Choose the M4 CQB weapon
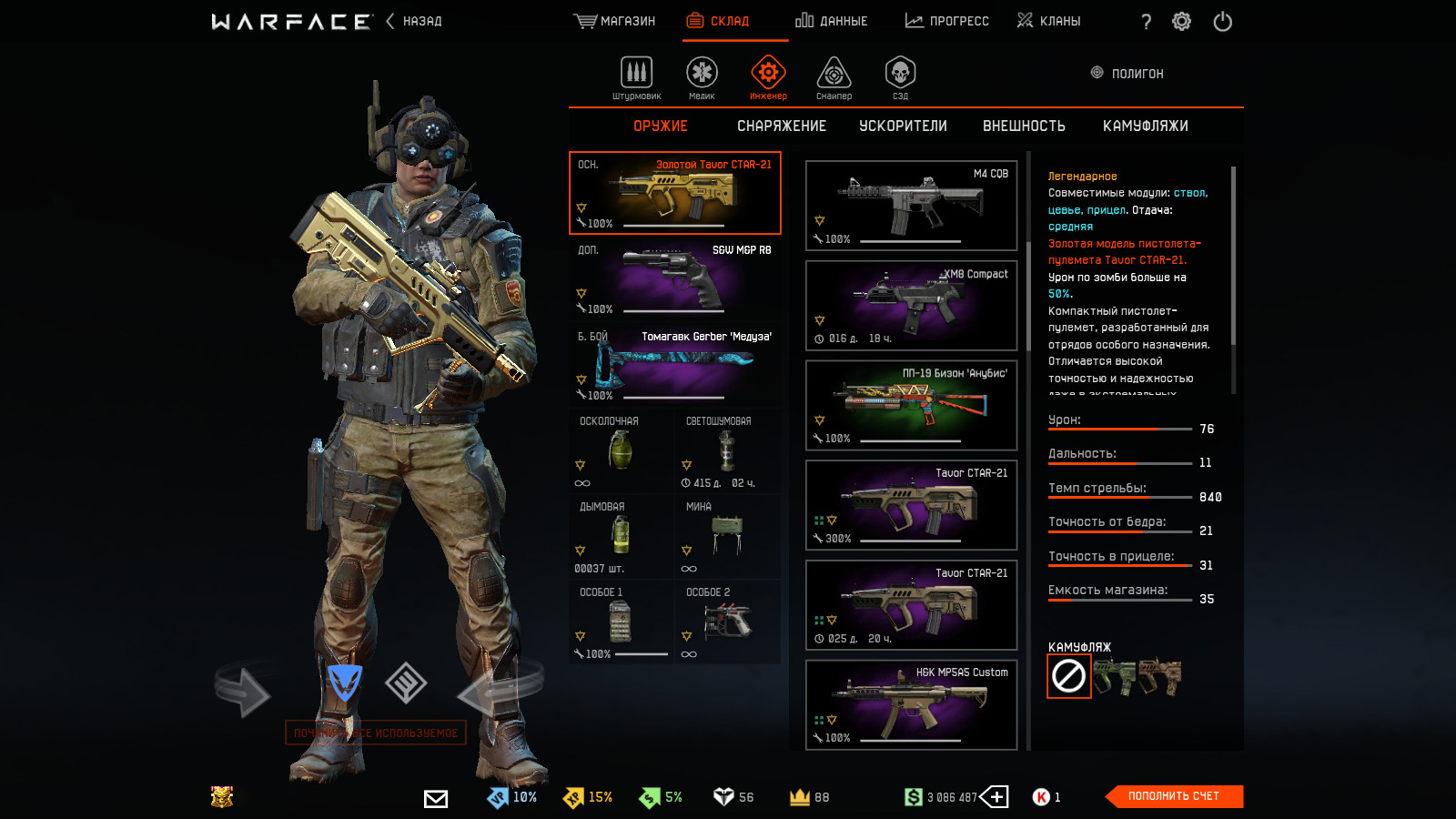The width and height of the screenshot is (1456, 819). tap(911, 206)
